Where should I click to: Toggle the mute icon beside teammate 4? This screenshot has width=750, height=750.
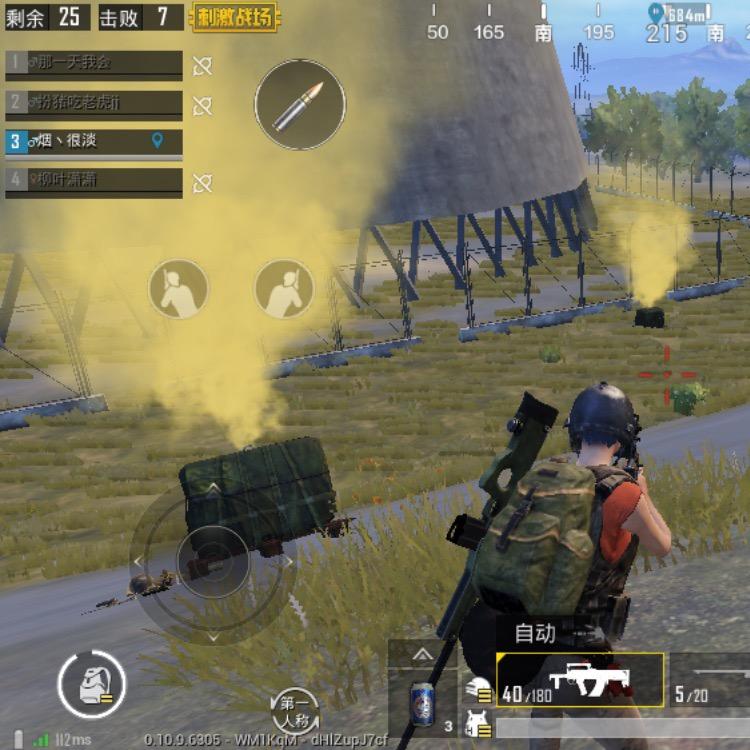202,183
